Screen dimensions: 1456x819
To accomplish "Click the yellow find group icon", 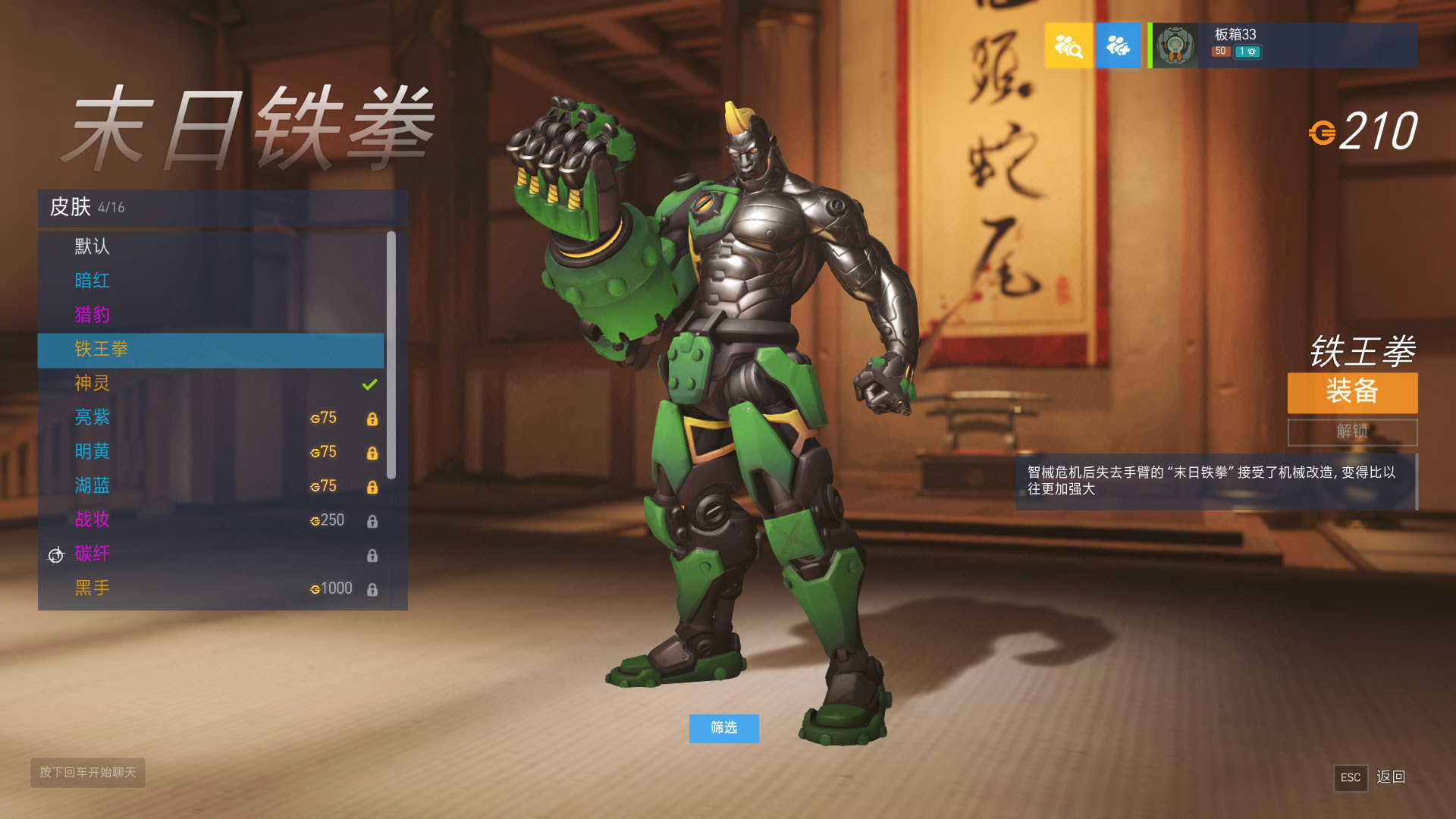I will point(1068,45).
